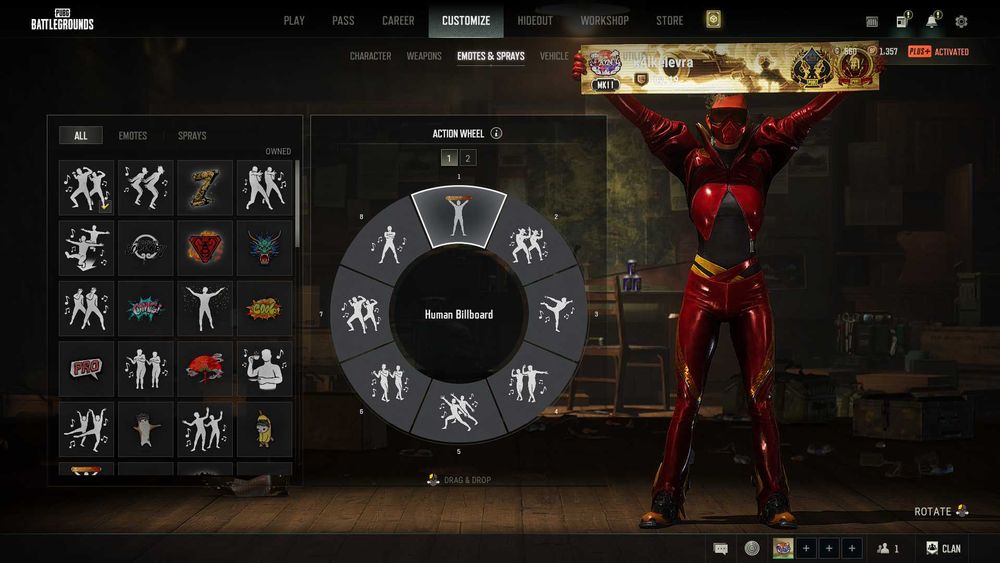The height and width of the screenshot is (563, 1000).
Task: Select the COOL comic-burst spray
Action: point(264,308)
